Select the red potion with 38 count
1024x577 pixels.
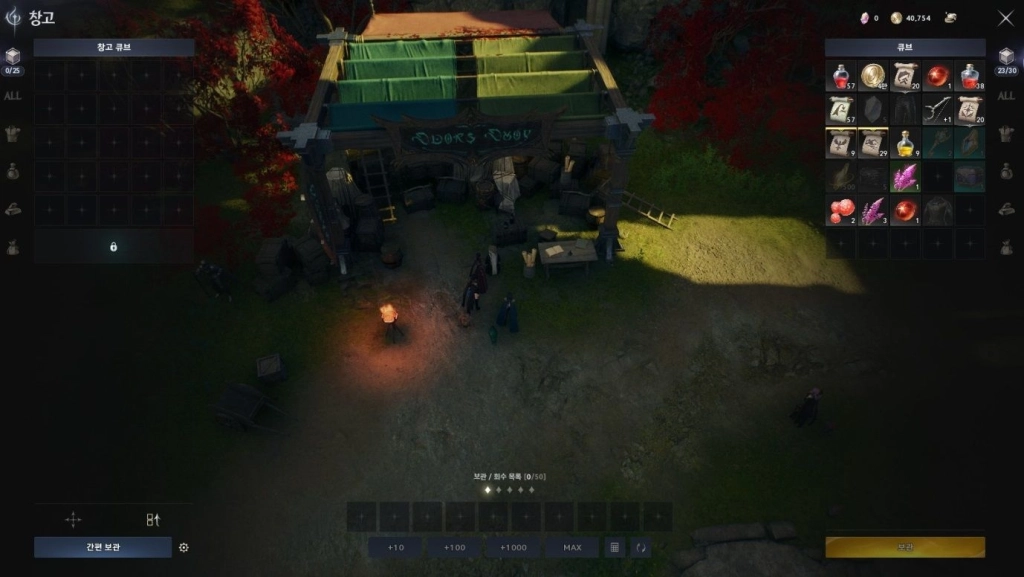coord(969,76)
